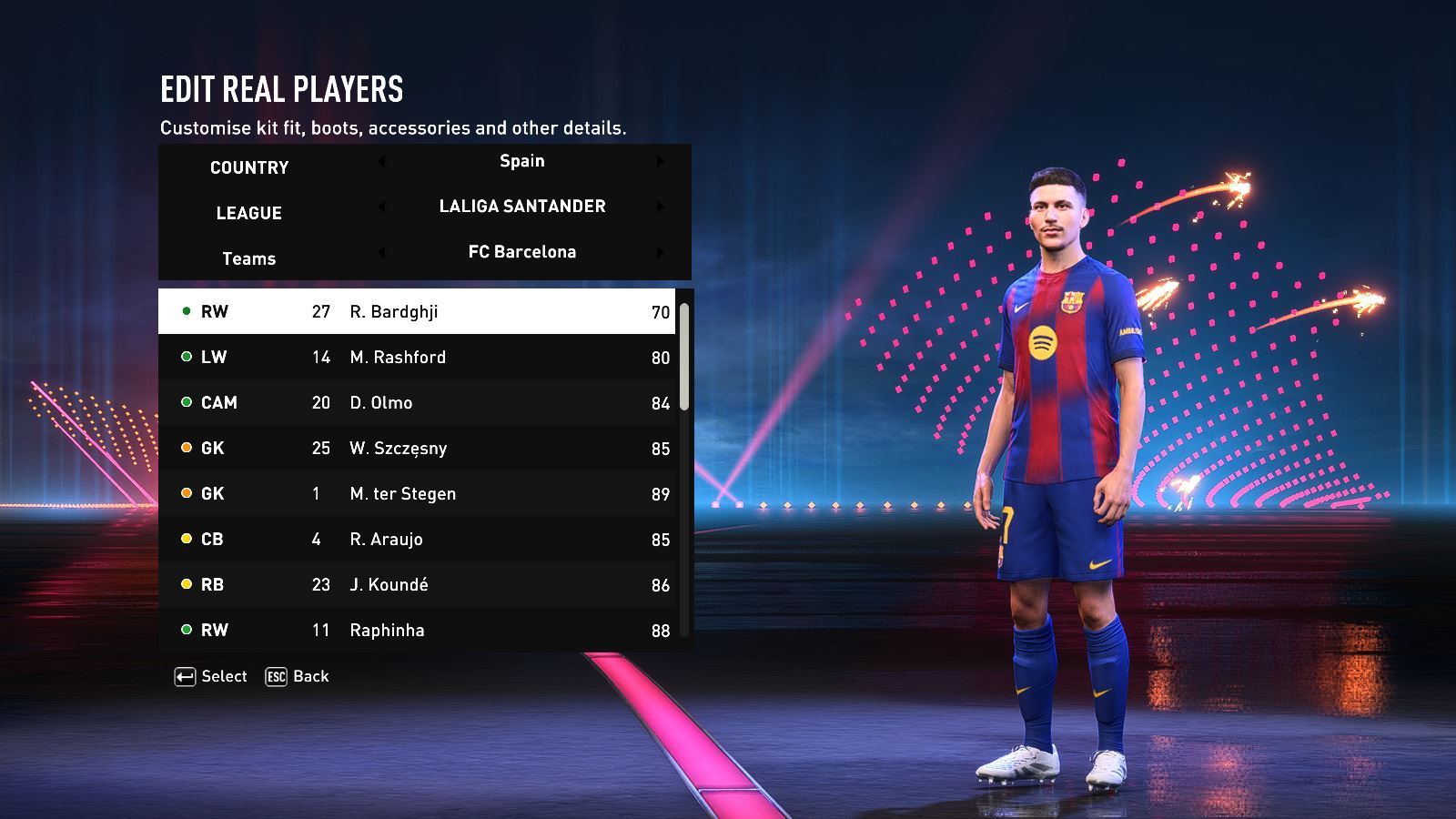Switch to previous league with left arrow
Screen dimensions: 1456x819
click(381, 207)
